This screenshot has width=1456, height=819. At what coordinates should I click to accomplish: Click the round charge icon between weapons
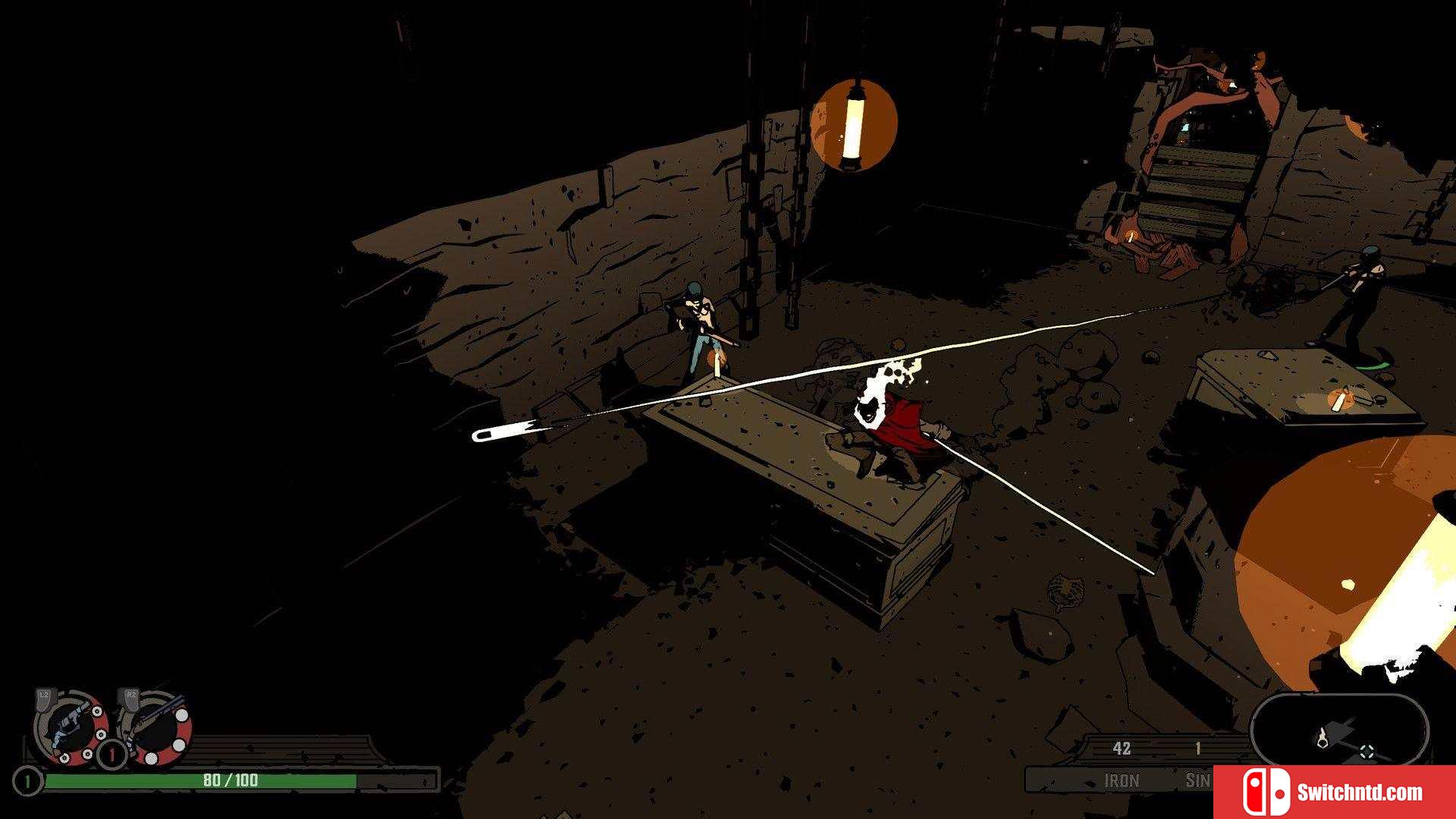112,754
